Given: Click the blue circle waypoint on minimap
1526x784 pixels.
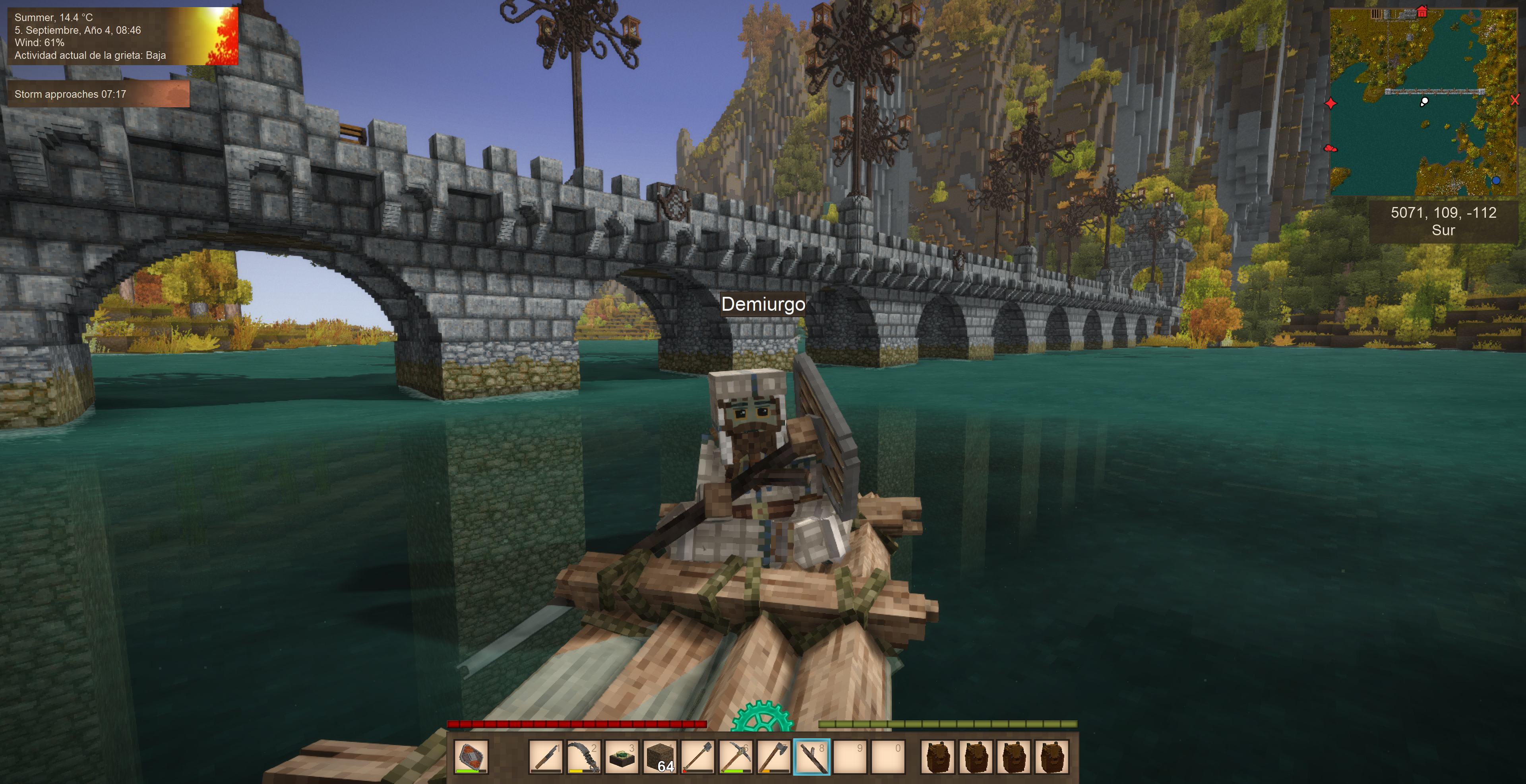Looking at the screenshot, I should tap(1496, 180).
